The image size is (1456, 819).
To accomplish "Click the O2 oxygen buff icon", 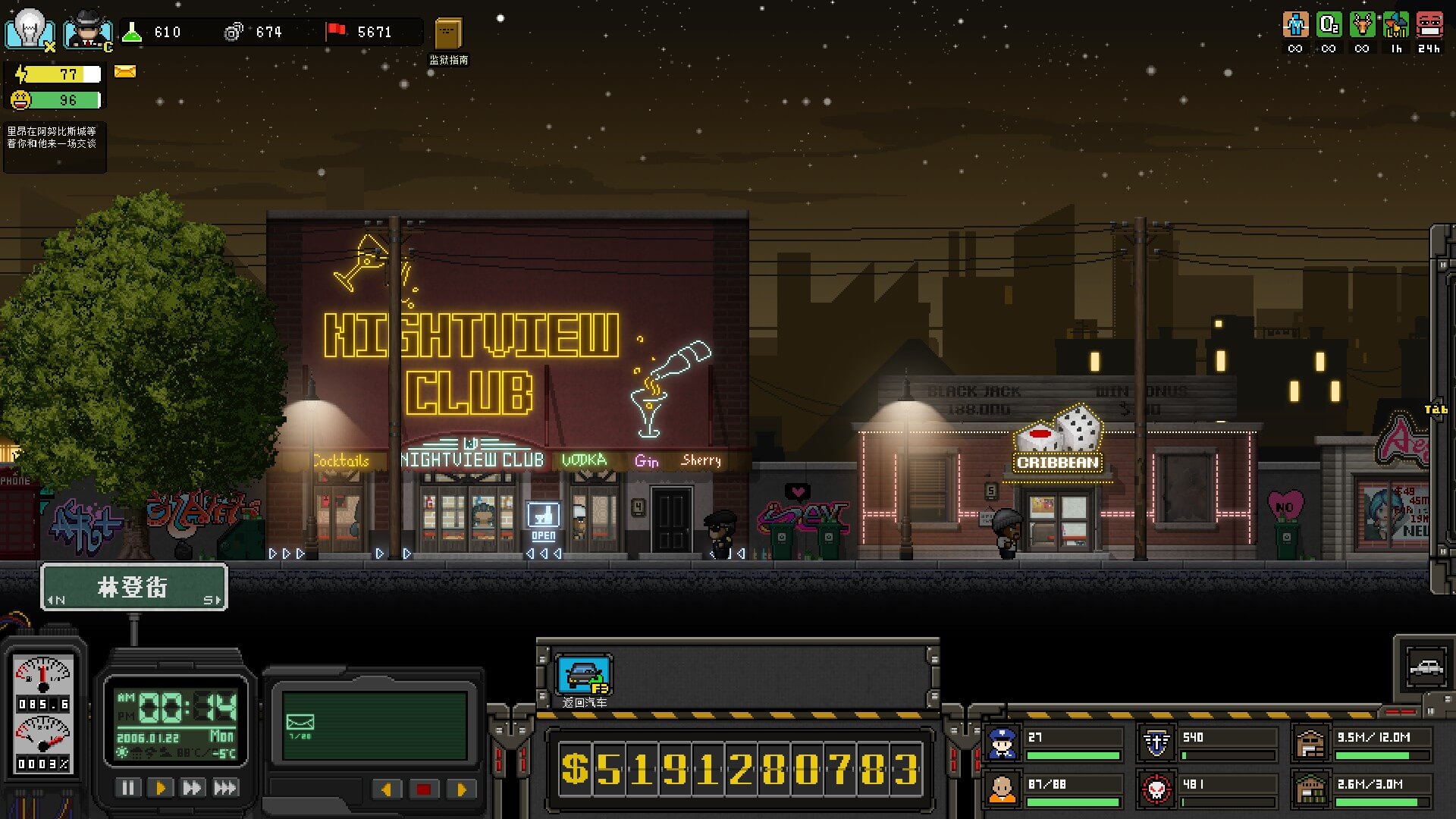I will (x=1329, y=26).
